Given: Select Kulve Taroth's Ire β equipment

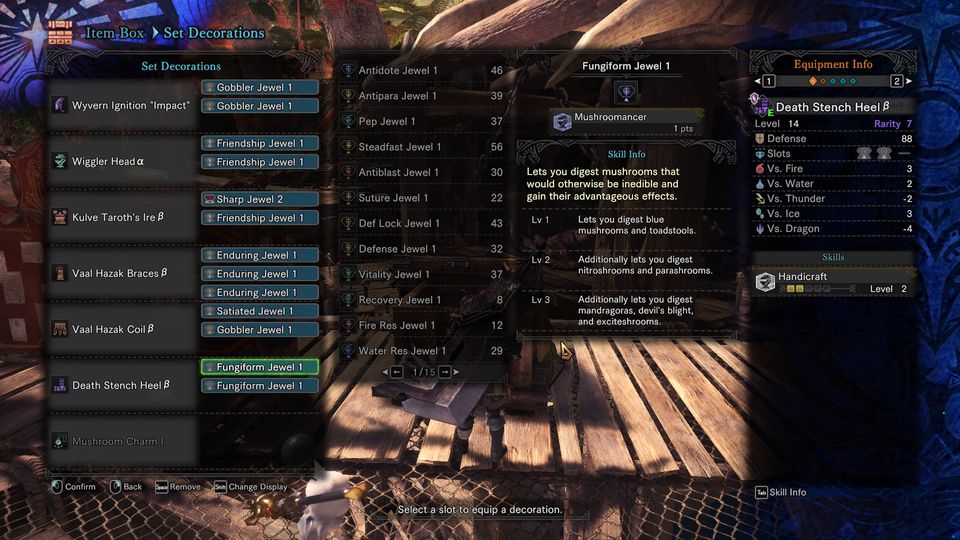Looking at the screenshot, I should [x=122, y=217].
